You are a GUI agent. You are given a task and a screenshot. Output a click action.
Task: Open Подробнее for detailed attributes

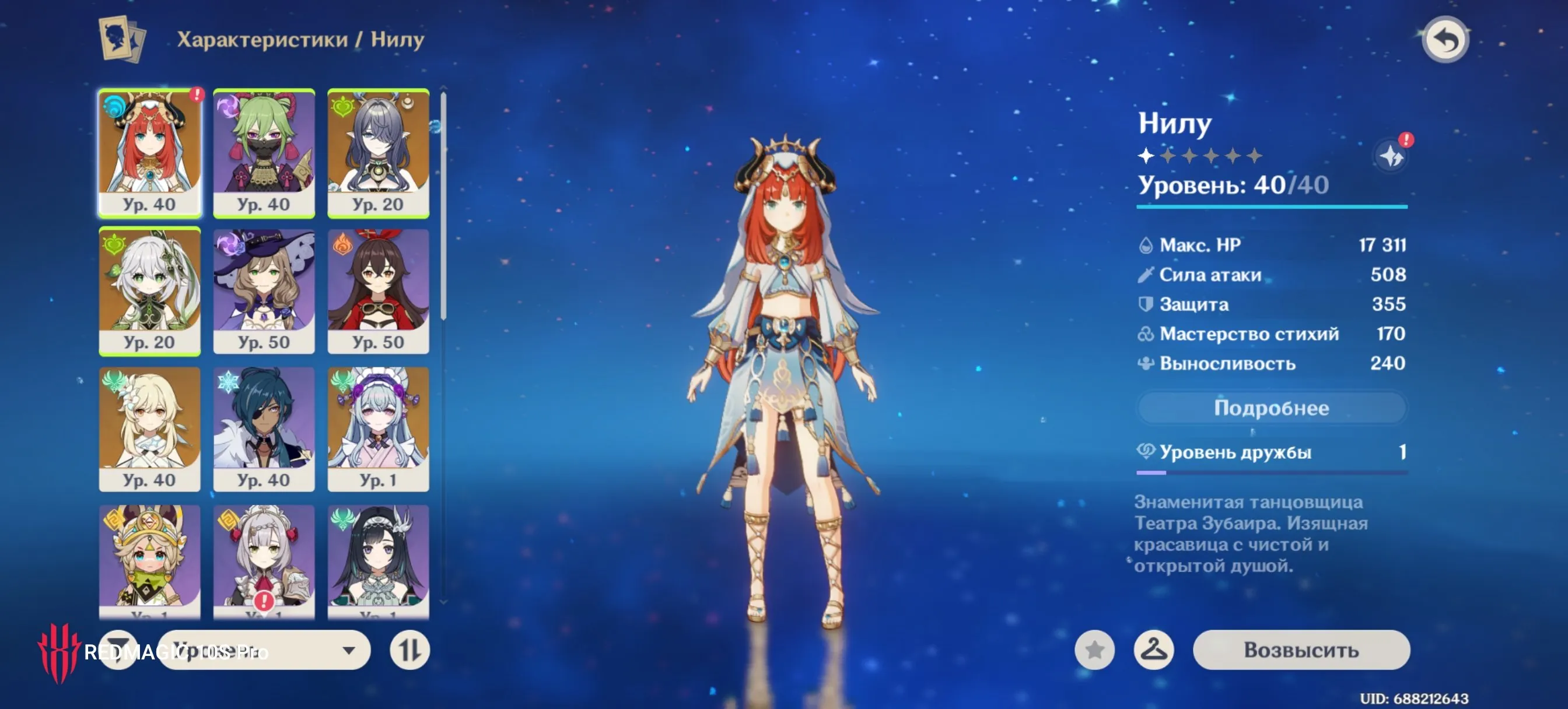point(1272,408)
